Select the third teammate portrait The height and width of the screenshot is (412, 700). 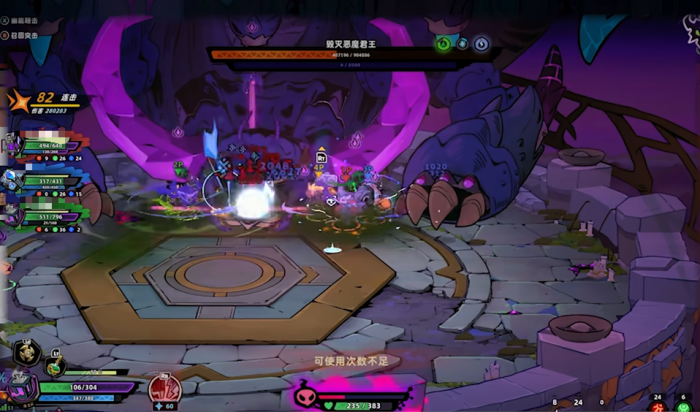pyautogui.click(x=9, y=216)
